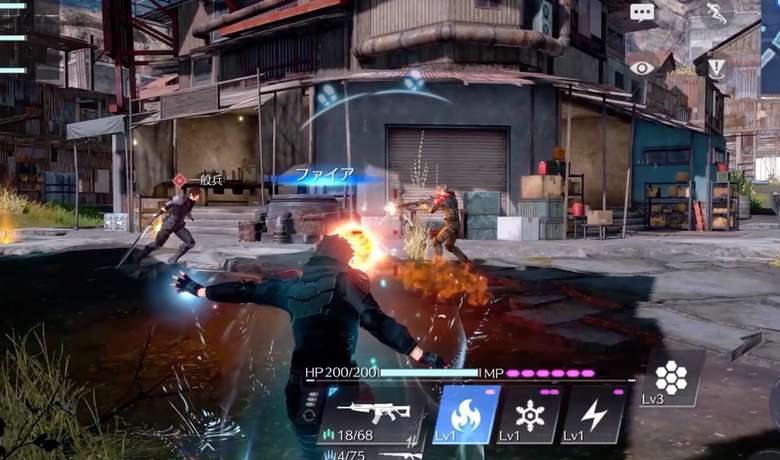Image resolution: width=780 pixels, height=460 pixels.
Task: Click the exclamation marker ping icon
Action: click(716, 68)
